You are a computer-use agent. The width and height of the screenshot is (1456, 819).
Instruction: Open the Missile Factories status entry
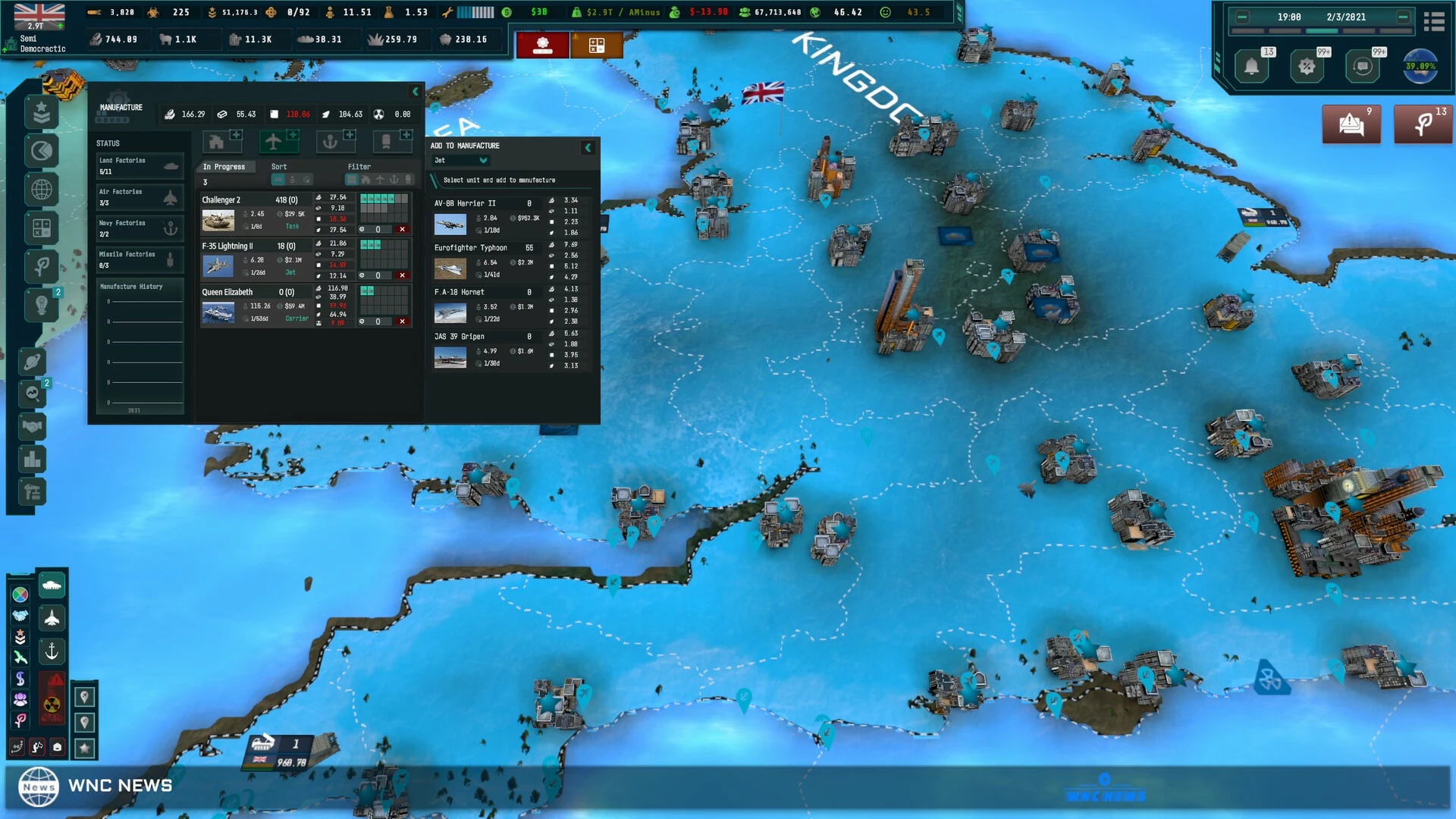click(139, 259)
